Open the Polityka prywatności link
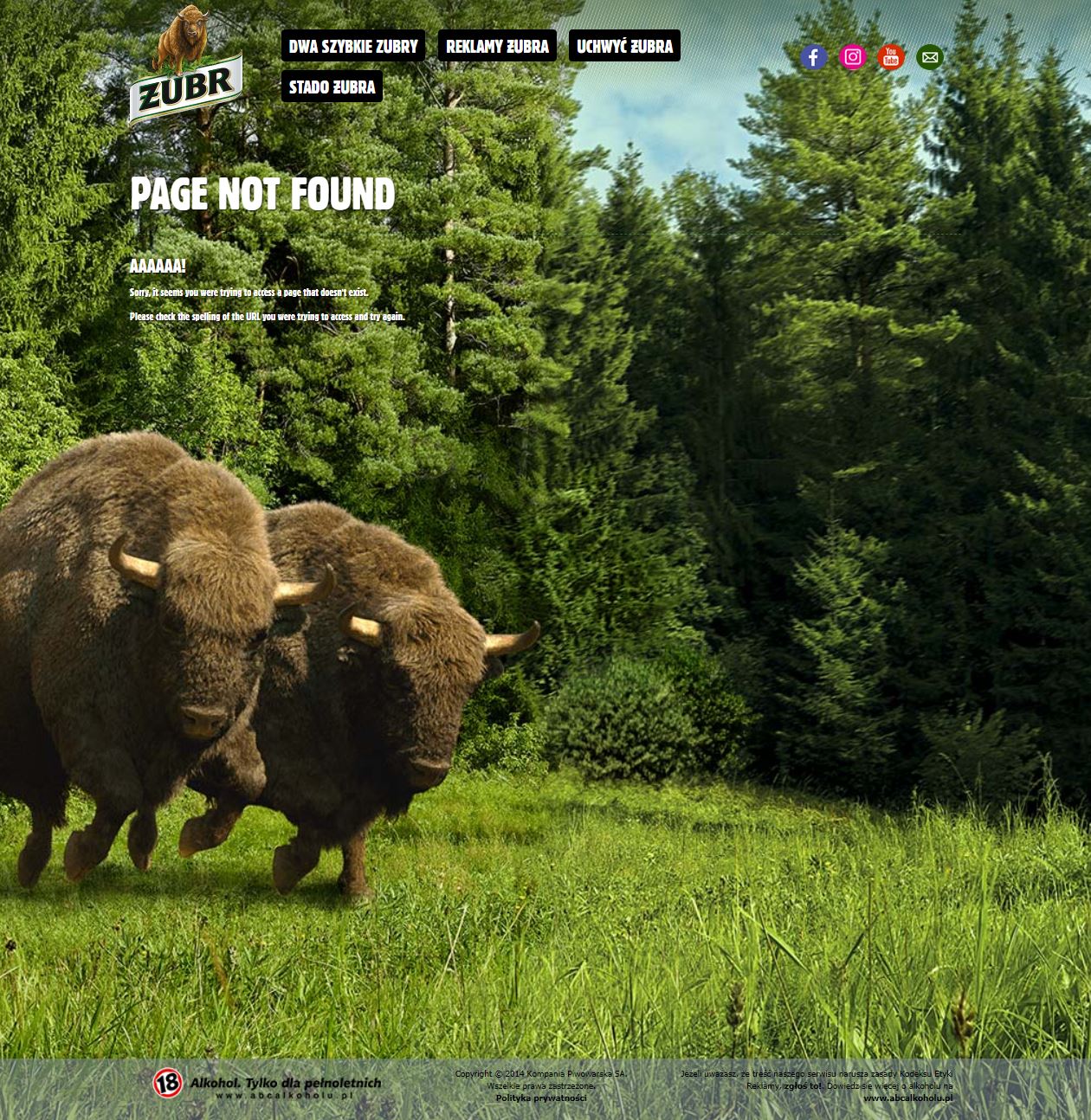Image resolution: width=1091 pixels, height=1120 pixels. coord(541,1097)
